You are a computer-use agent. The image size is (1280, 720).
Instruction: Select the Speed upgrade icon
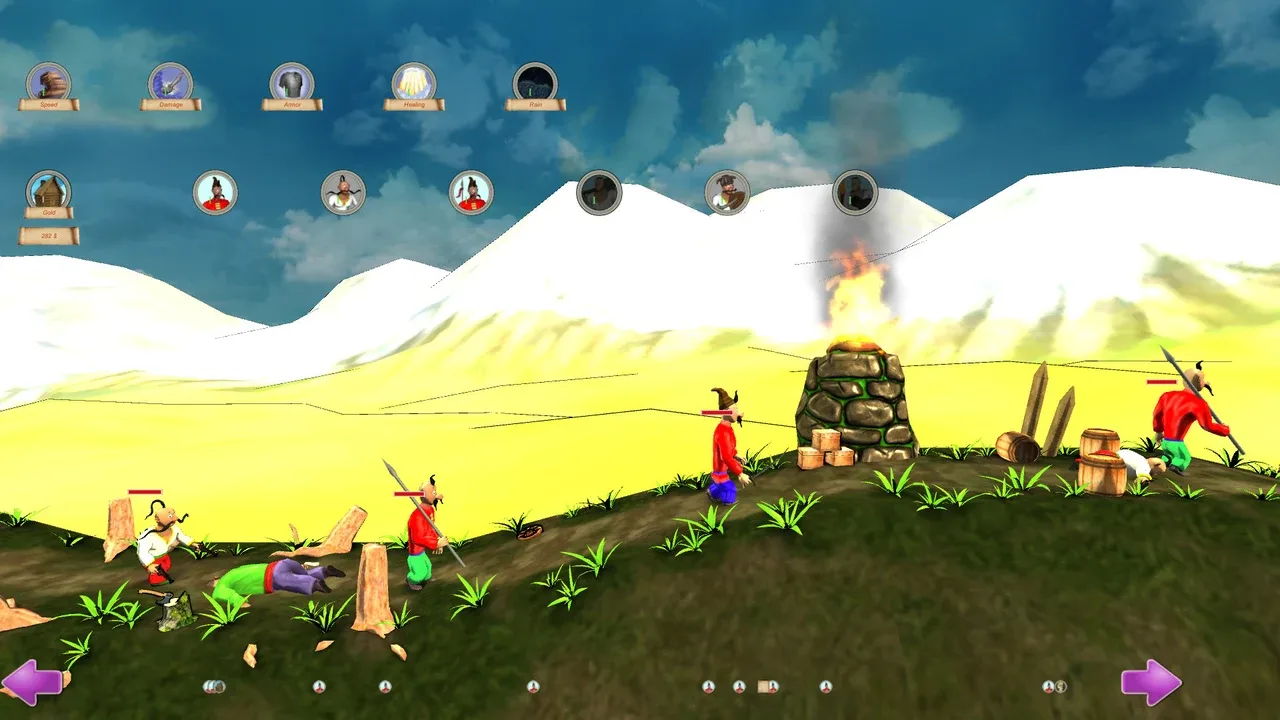tap(48, 80)
